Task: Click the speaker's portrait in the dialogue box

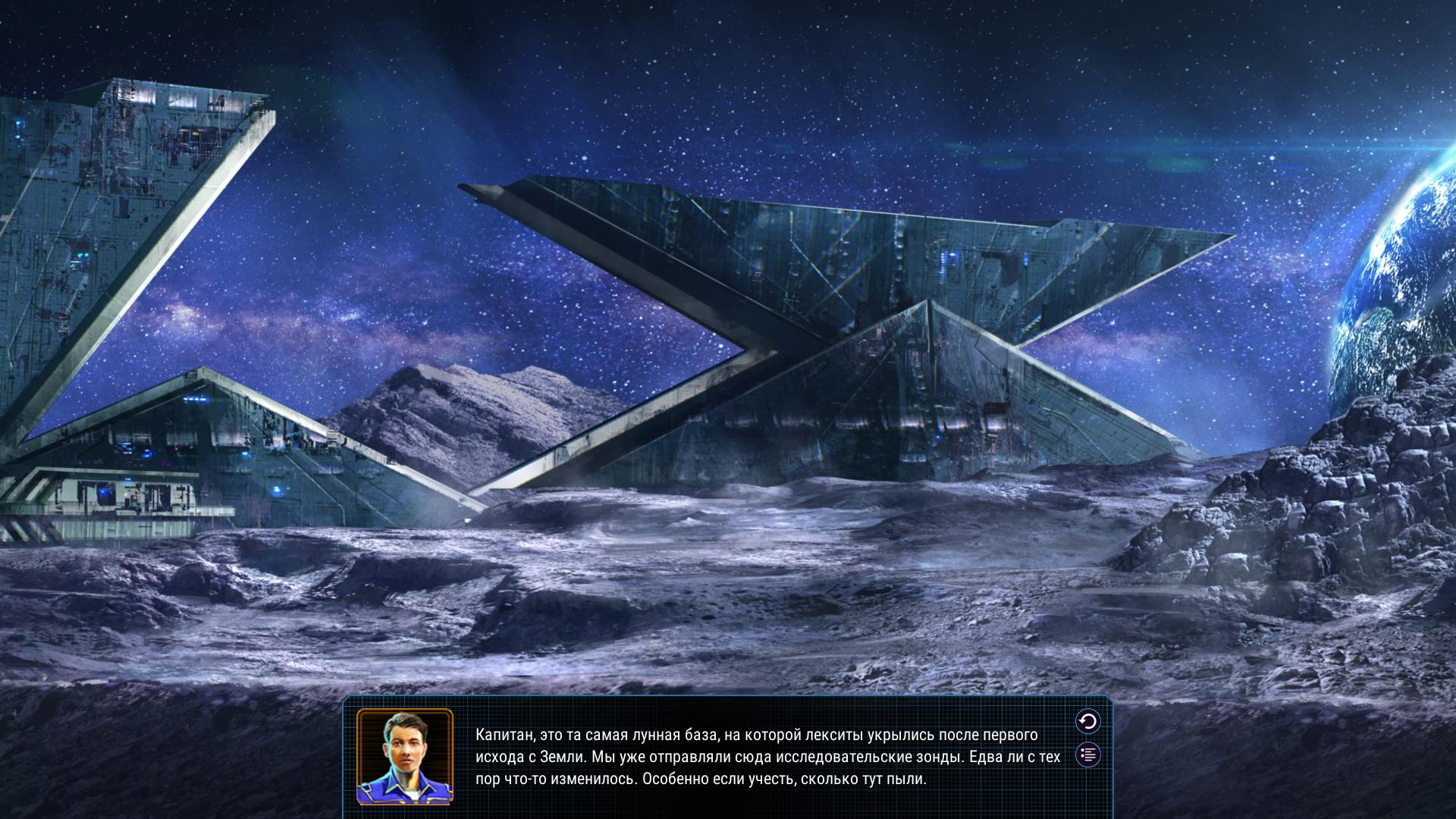Action: 405,756
